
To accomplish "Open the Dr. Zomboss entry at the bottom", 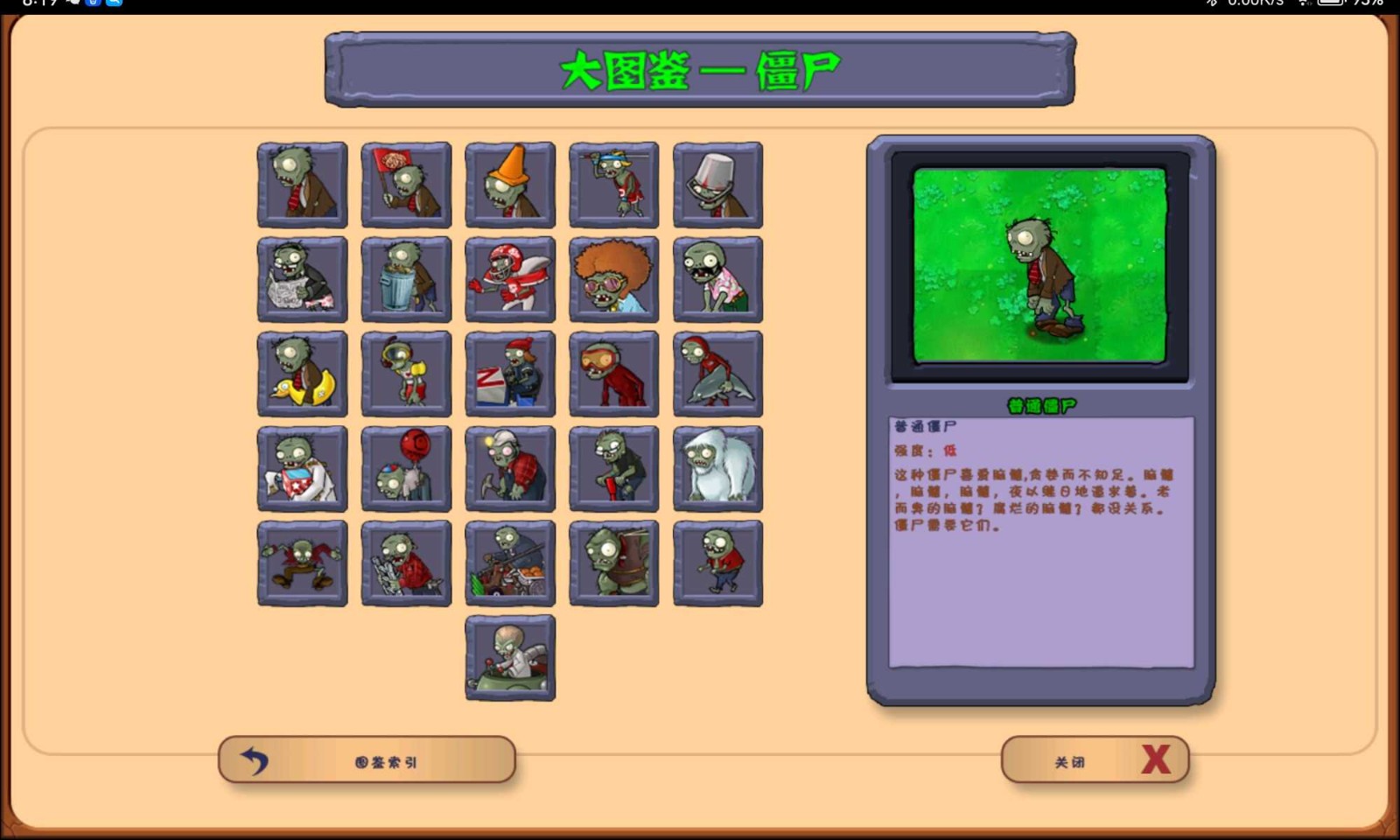I will click(x=510, y=658).
